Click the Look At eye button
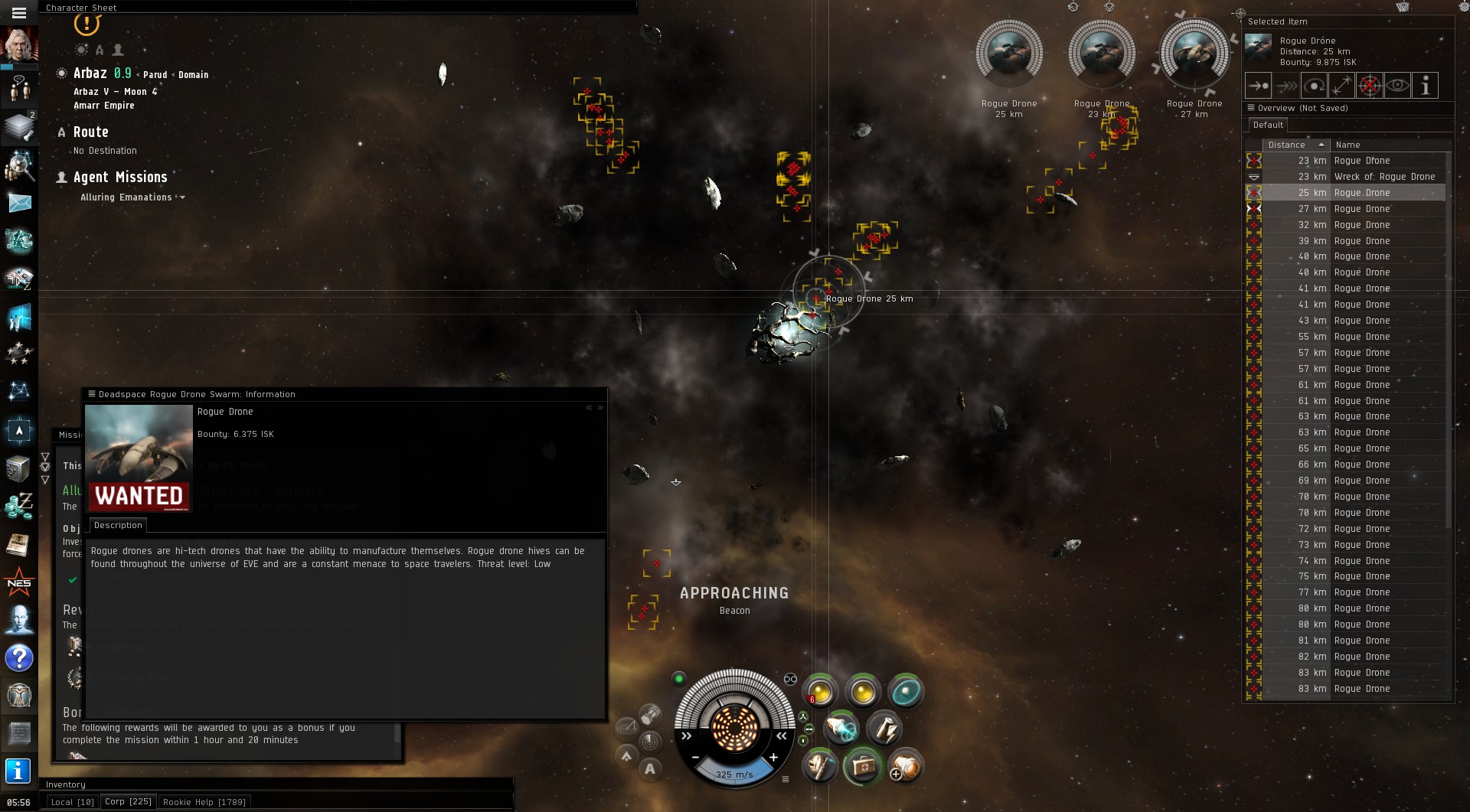Viewport: 1470px width, 812px height. point(1397,86)
